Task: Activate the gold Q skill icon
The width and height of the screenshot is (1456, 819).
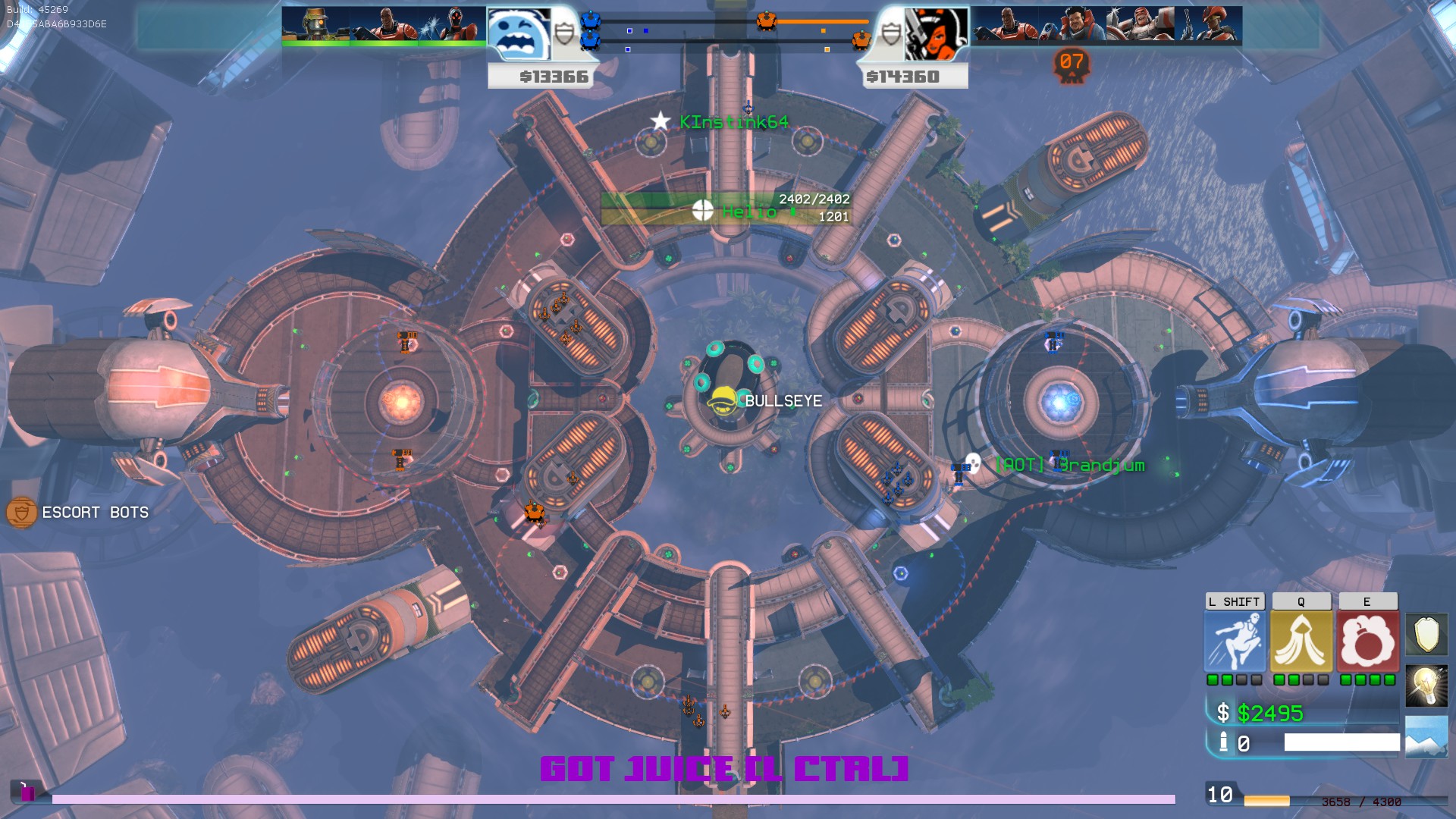Action: click(1300, 639)
